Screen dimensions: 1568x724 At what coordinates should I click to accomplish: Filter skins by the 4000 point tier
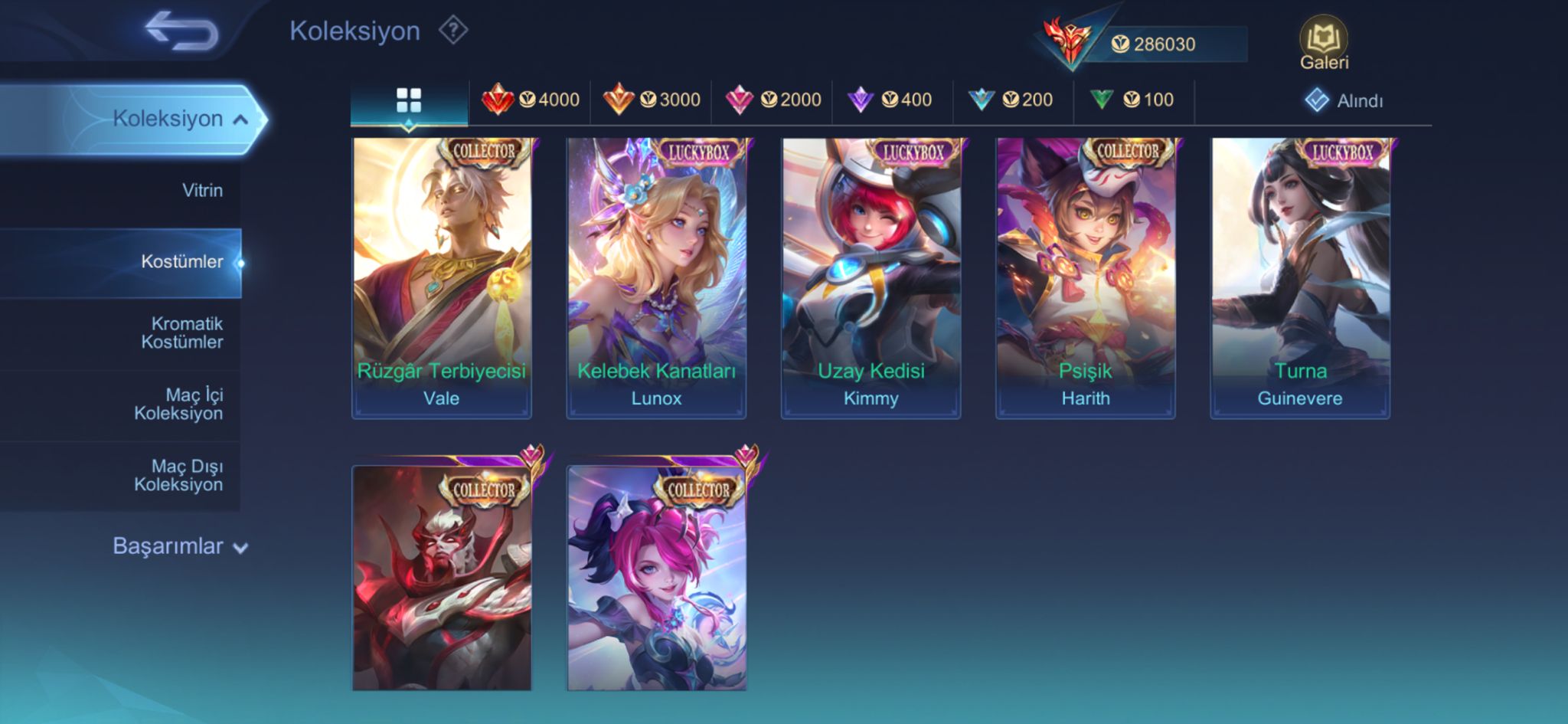point(531,100)
